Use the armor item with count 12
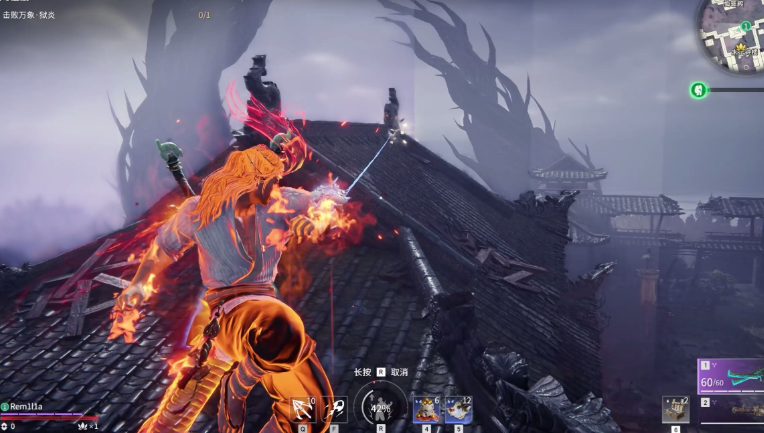Screen dimensions: 764x433 pyautogui.click(x=459, y=409)
